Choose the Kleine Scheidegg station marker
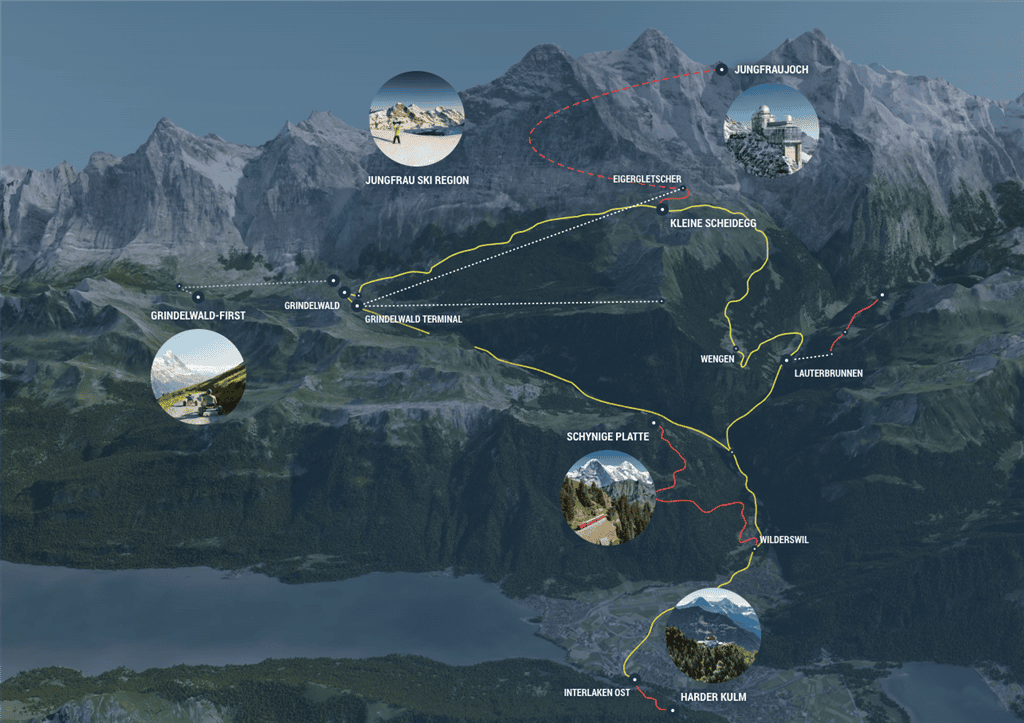Screen dimensions: 1024x723 coord(662,210)
